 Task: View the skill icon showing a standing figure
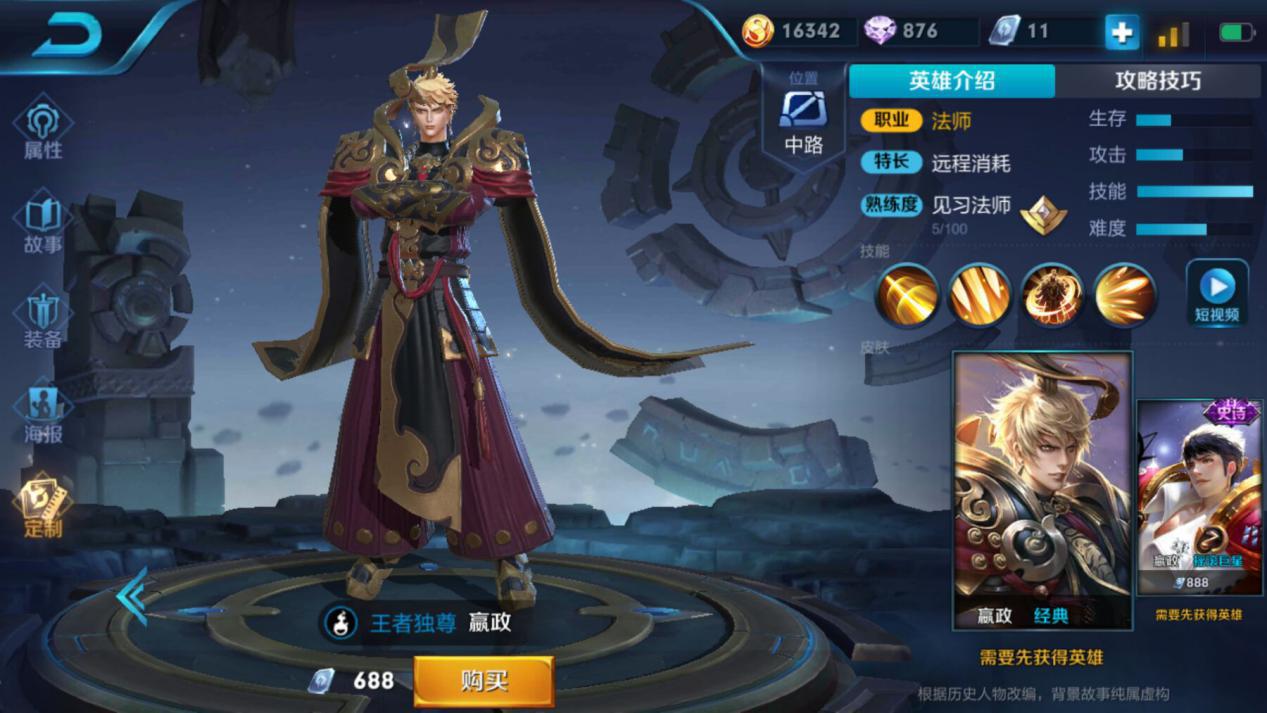click(1052, 295)
